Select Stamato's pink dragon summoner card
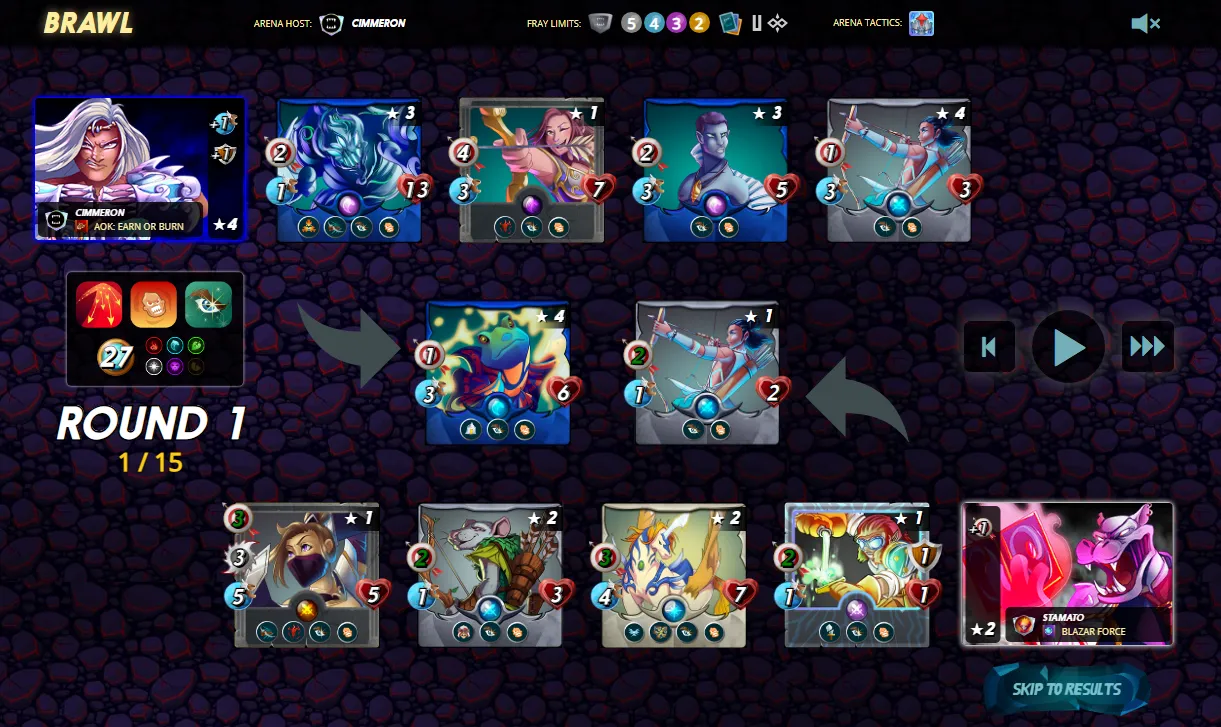 click(x=1067, y=574)
